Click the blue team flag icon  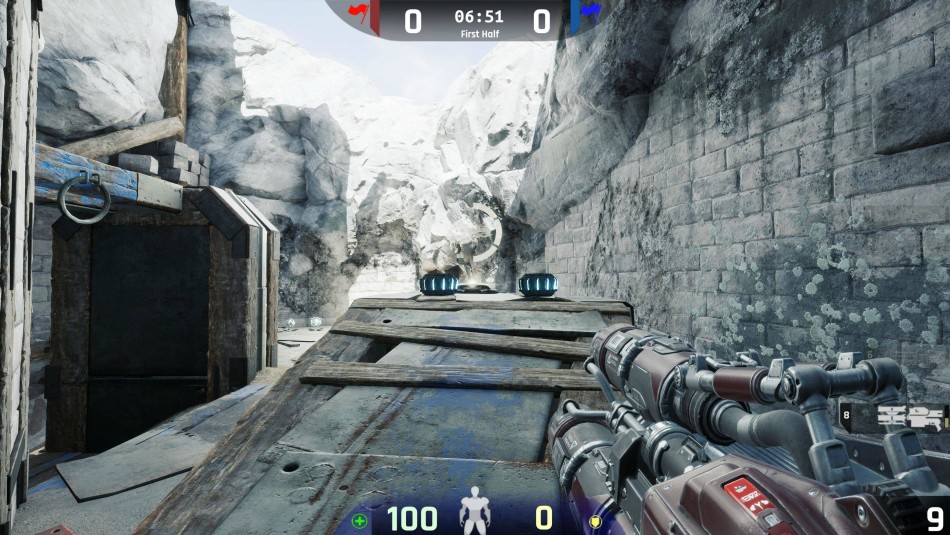point(591,11)
